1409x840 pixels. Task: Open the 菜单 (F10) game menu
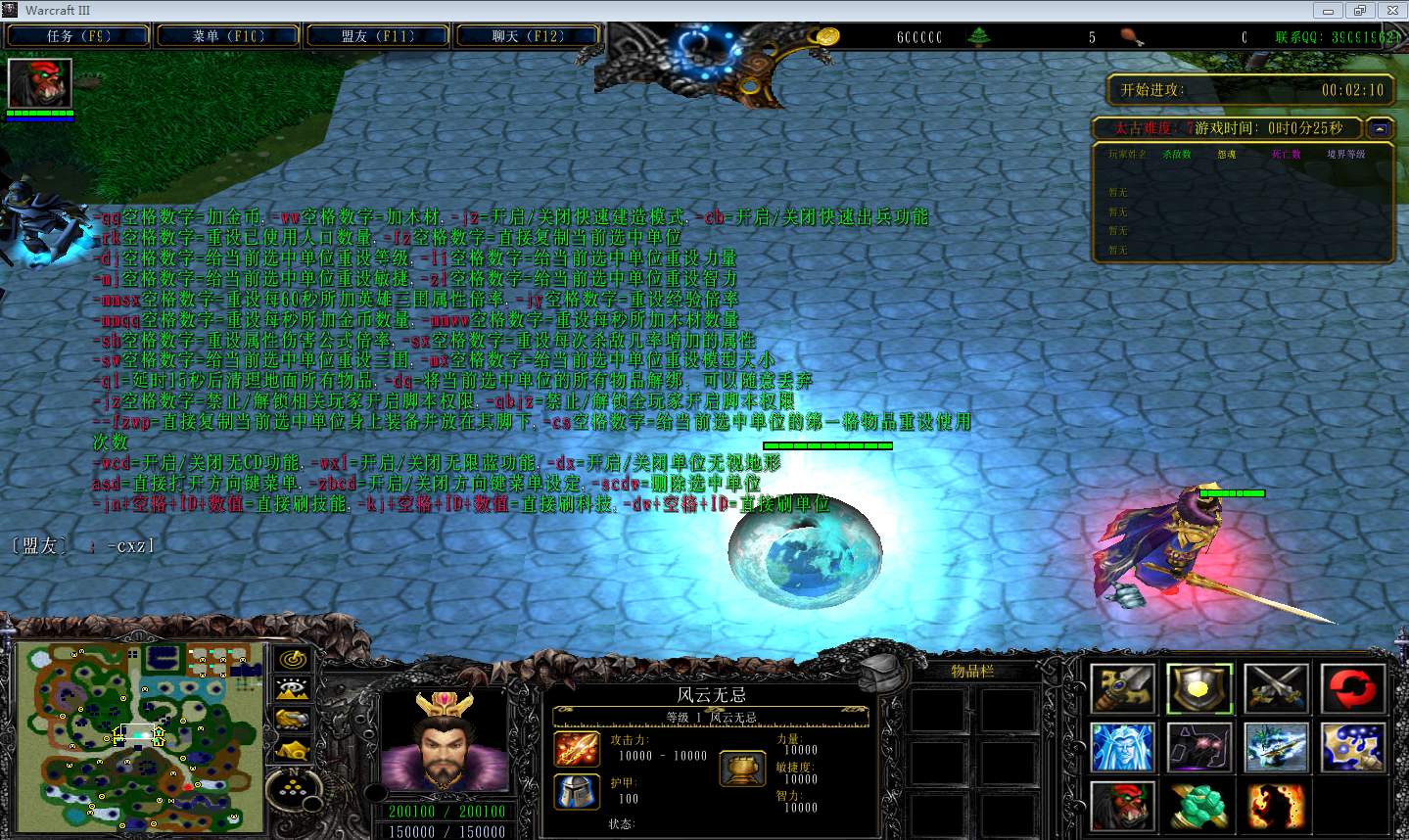[x=228, y=36]
